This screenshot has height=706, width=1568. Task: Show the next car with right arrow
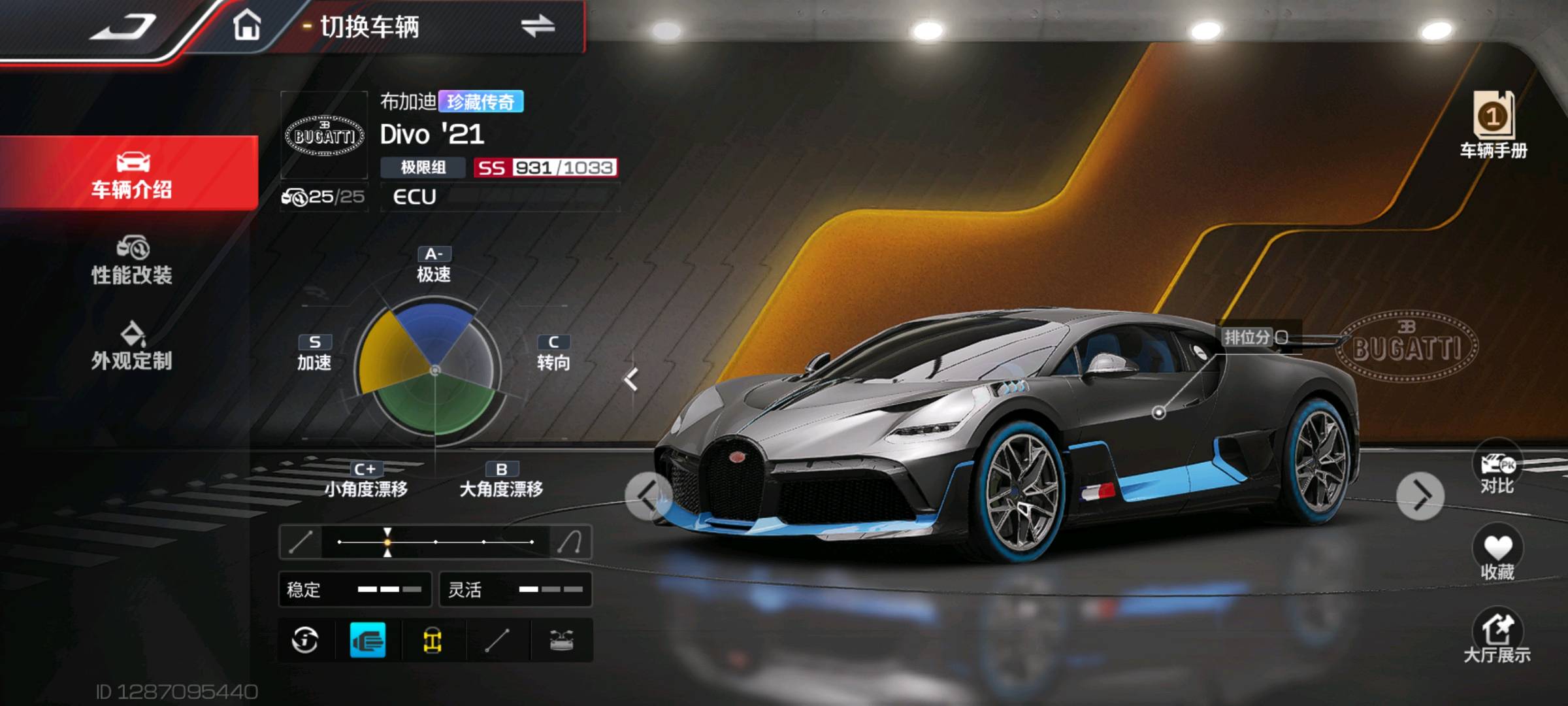[1420, 496]
